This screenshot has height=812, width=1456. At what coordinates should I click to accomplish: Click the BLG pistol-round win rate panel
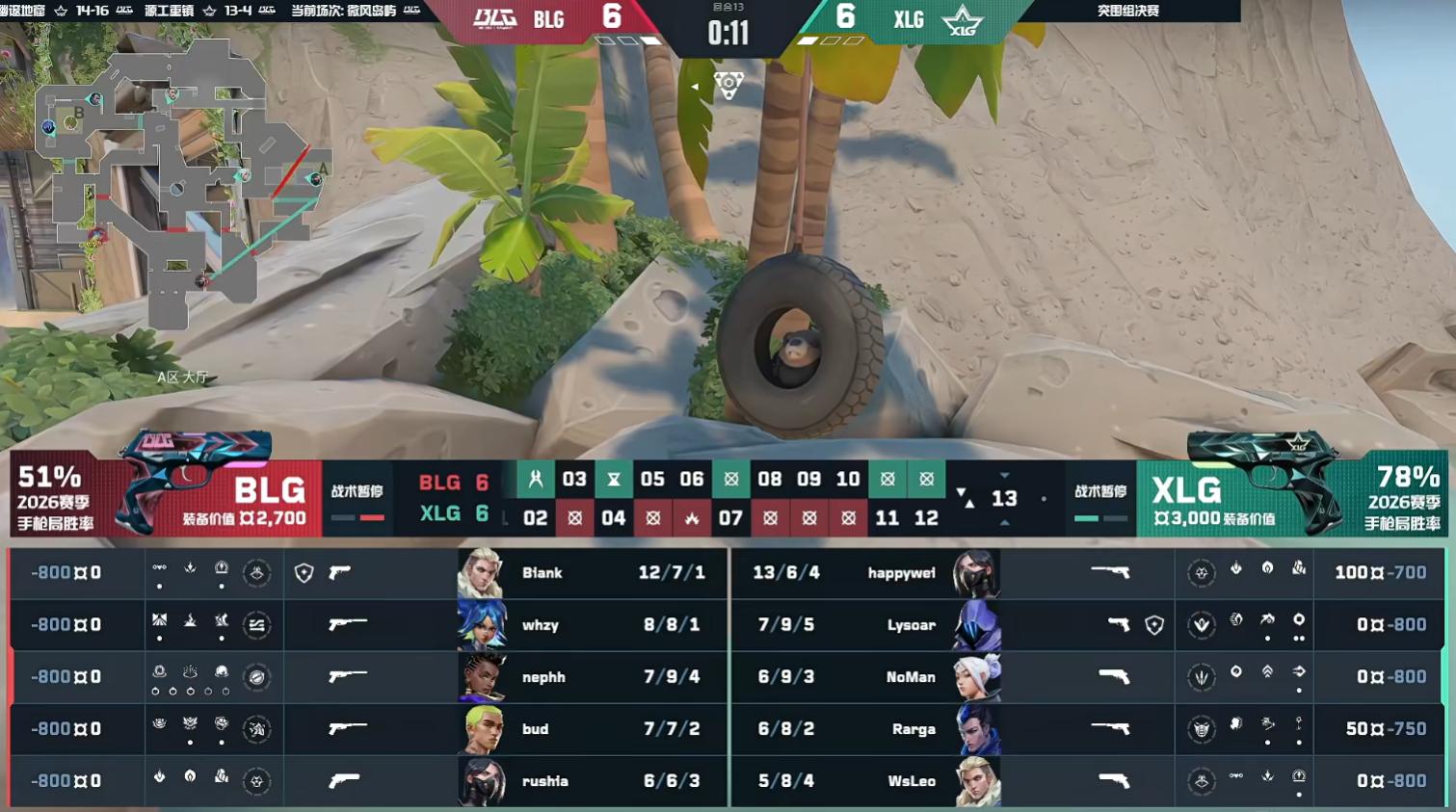[56, 497]
